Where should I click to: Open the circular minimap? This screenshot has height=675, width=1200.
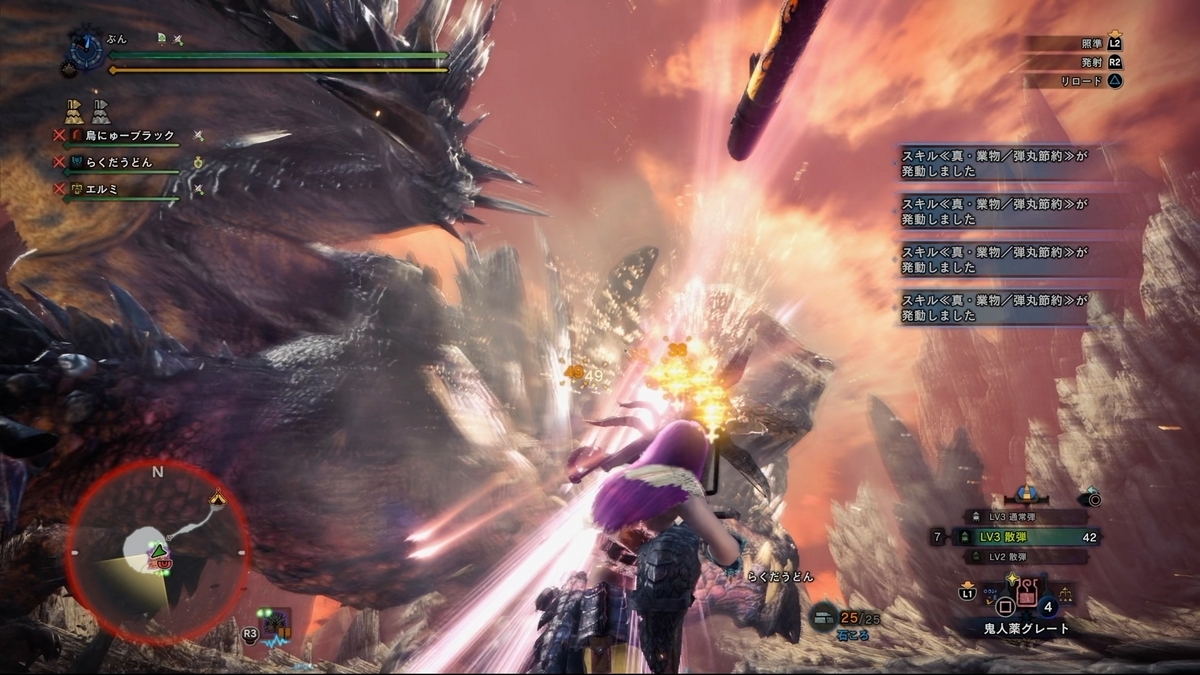pyautogui.click(x=157, y=552)
